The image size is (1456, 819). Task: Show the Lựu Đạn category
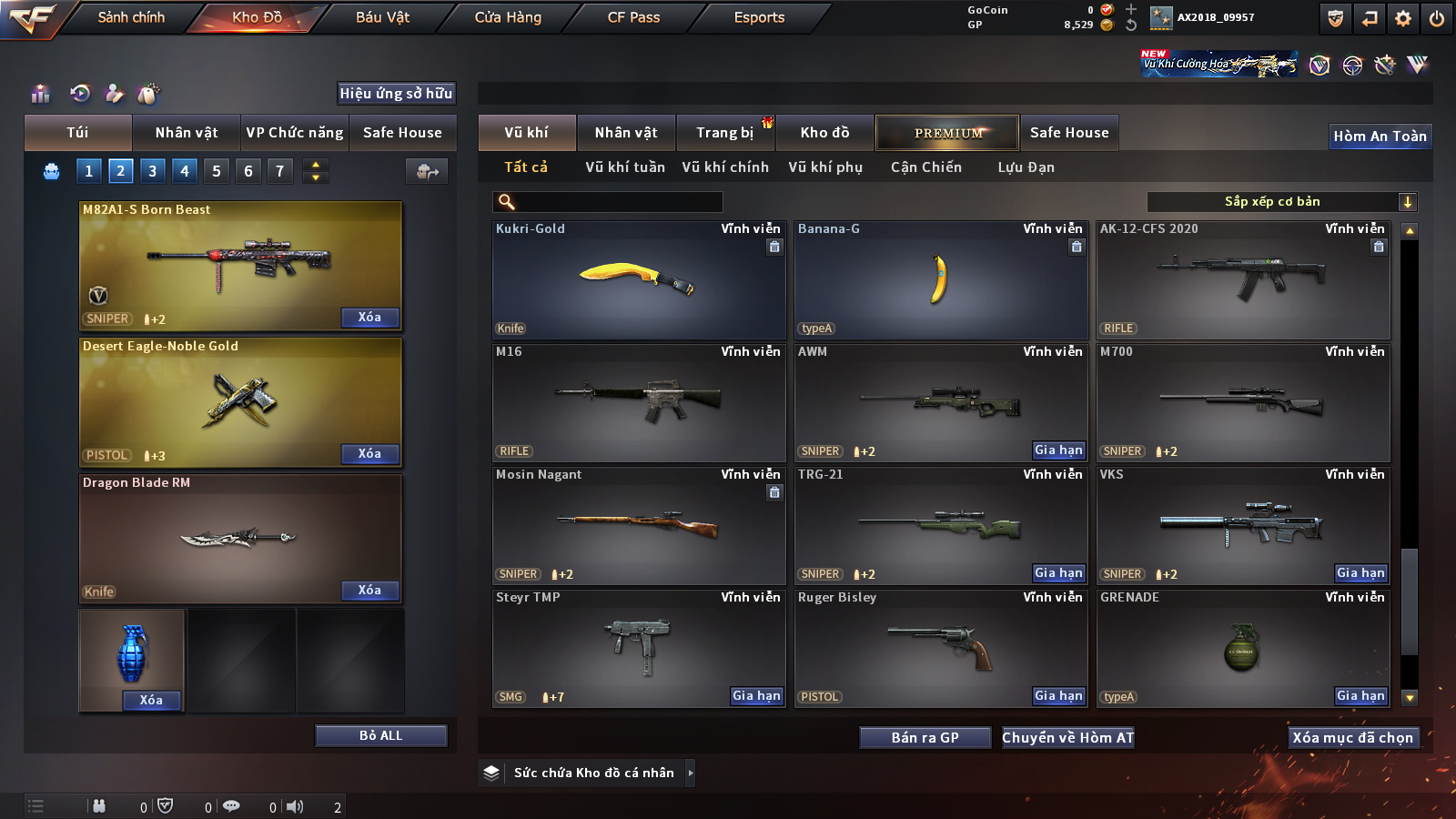click(x=1026, y=167)
